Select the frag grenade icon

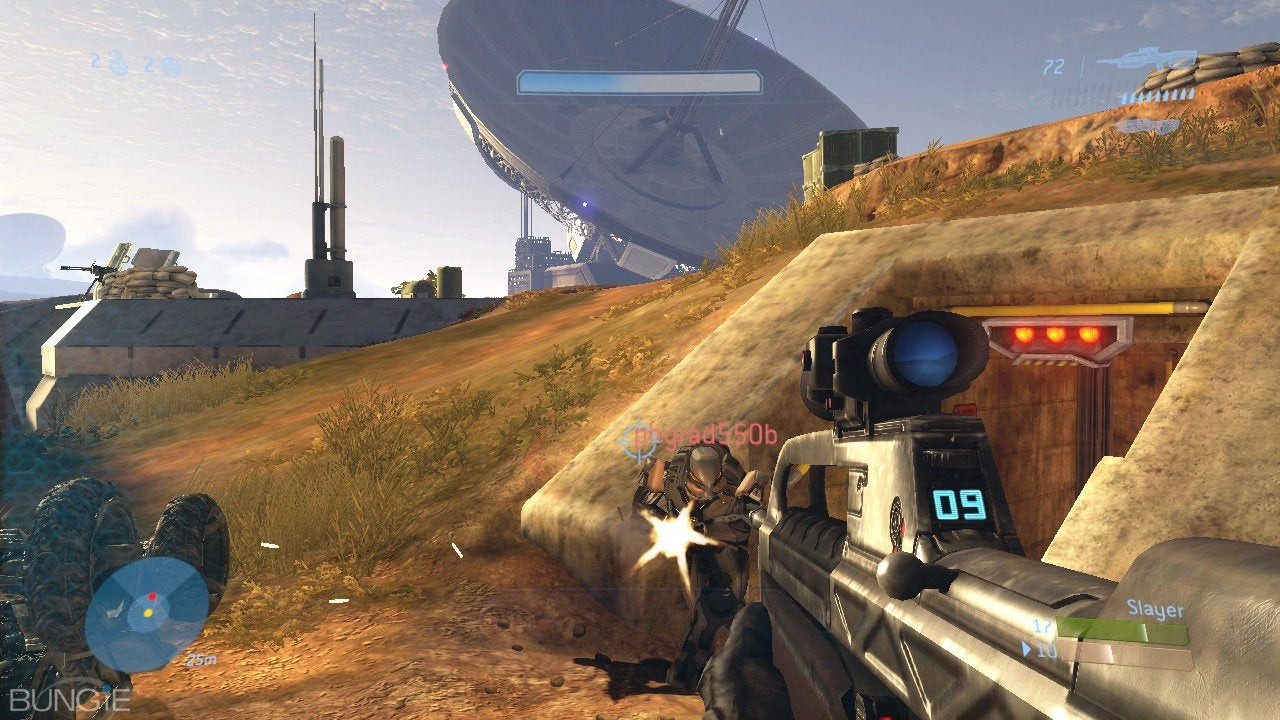coord(119,65)
